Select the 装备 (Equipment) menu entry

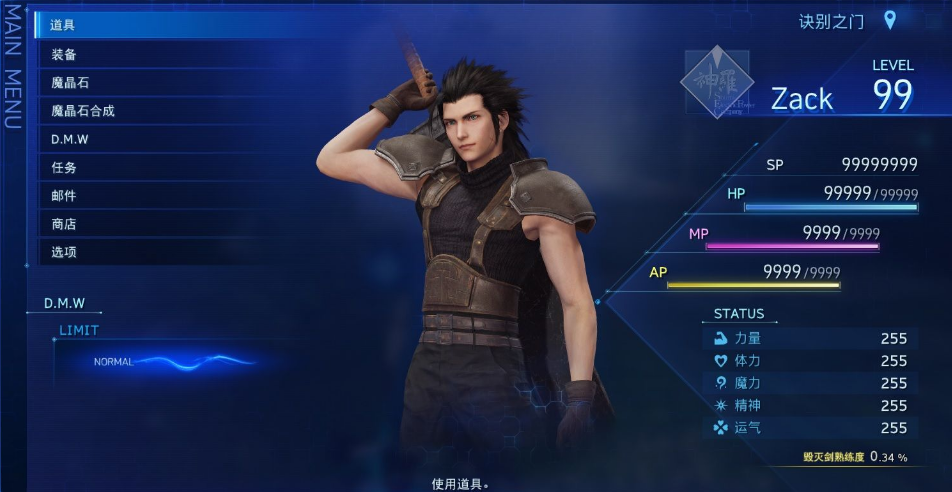pos(64,54)
